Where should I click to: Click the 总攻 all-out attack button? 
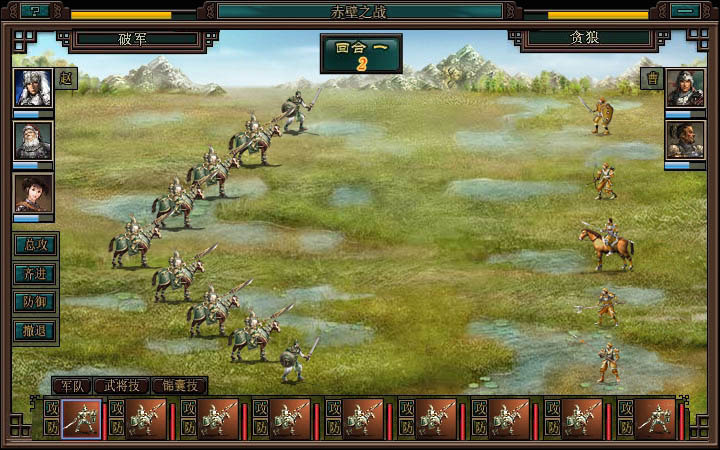click(35, 245)
